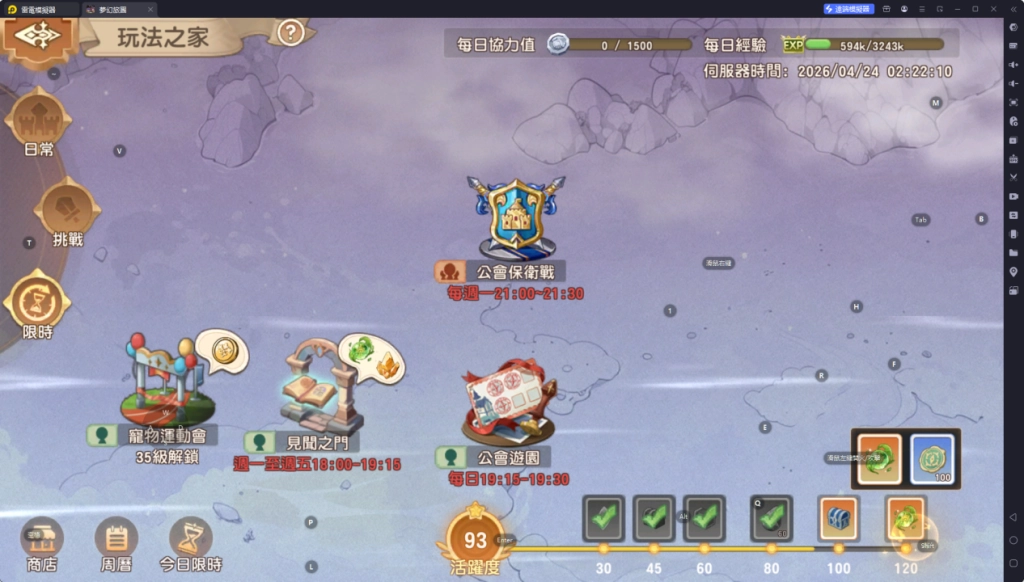The height and width of the screenshot is (582, 1024).
Task: Enter the 公會遊園 guild garden activity
Action: tap(506, 403)
